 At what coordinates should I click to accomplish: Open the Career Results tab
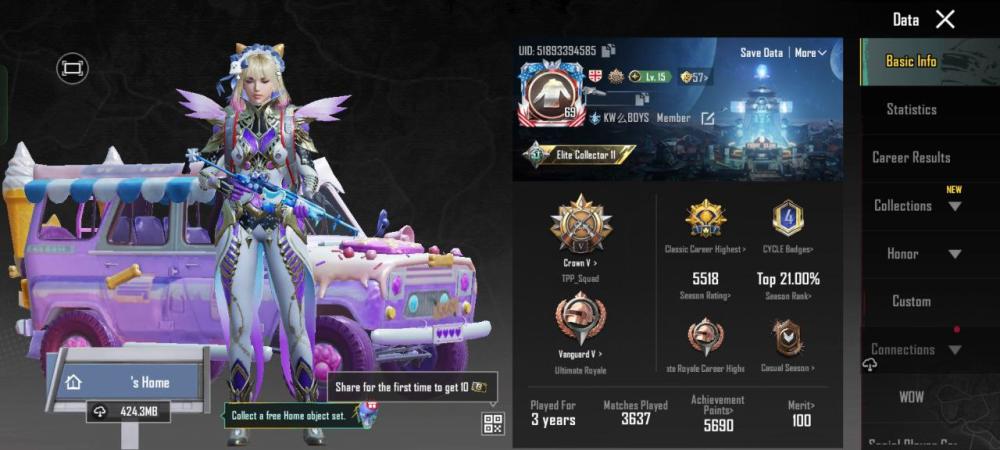point(911,157)
